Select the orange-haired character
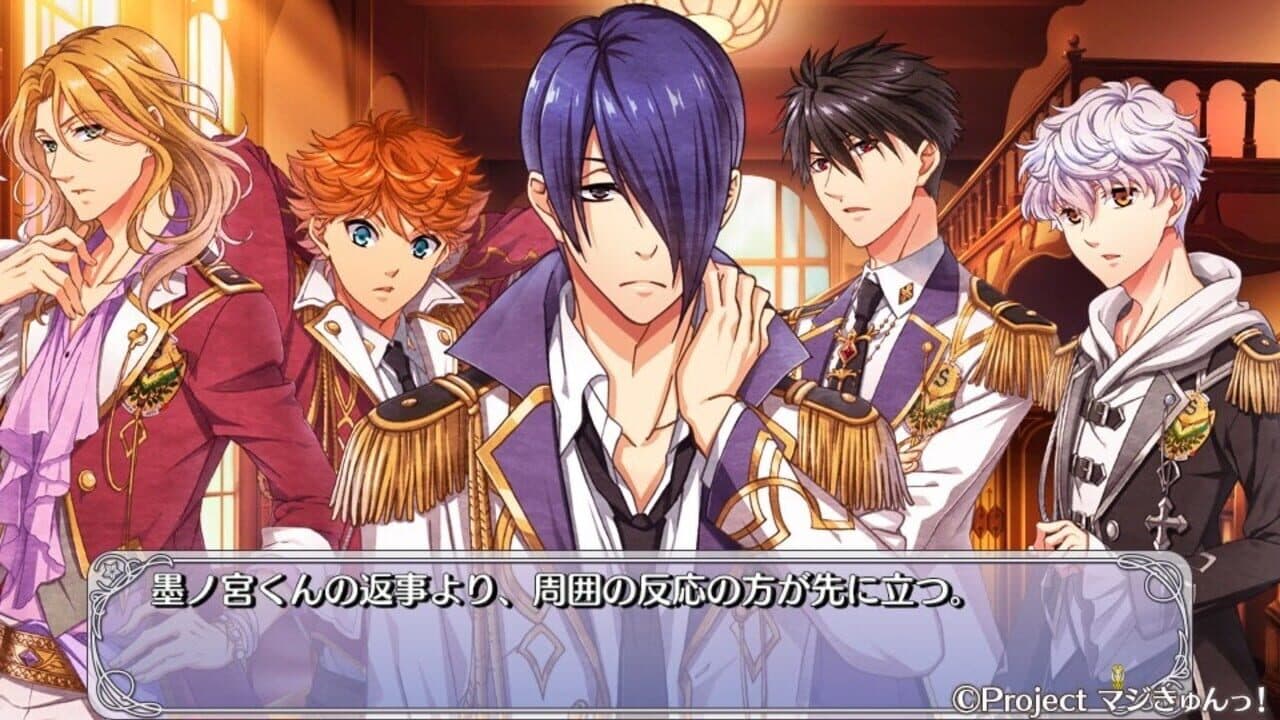This screenshot has width=1280, height=720. 380,230
